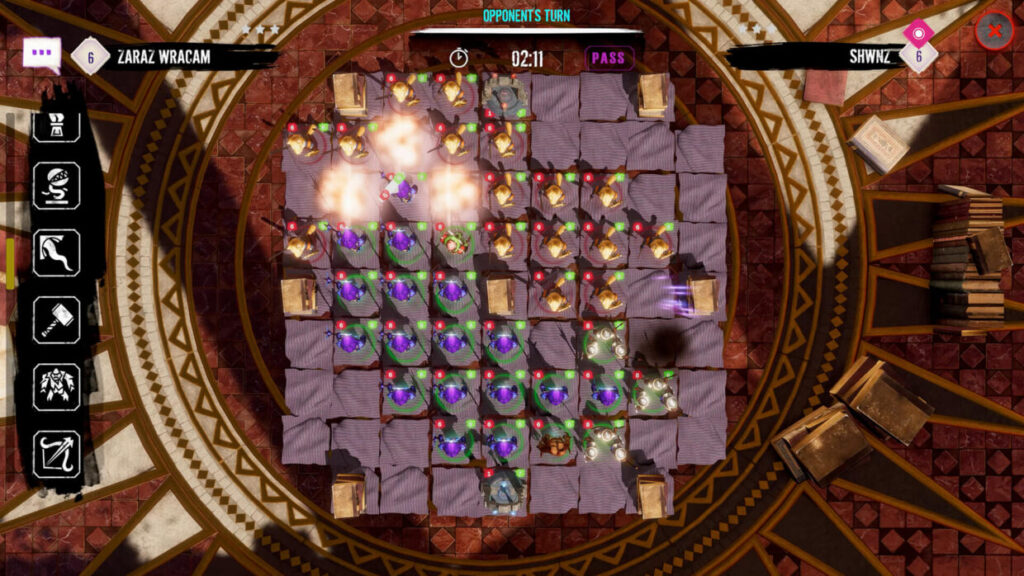The image size is (1024, 576).
Task: Select the partially hidden top unit icon
Action: click(x=56, y=126)
